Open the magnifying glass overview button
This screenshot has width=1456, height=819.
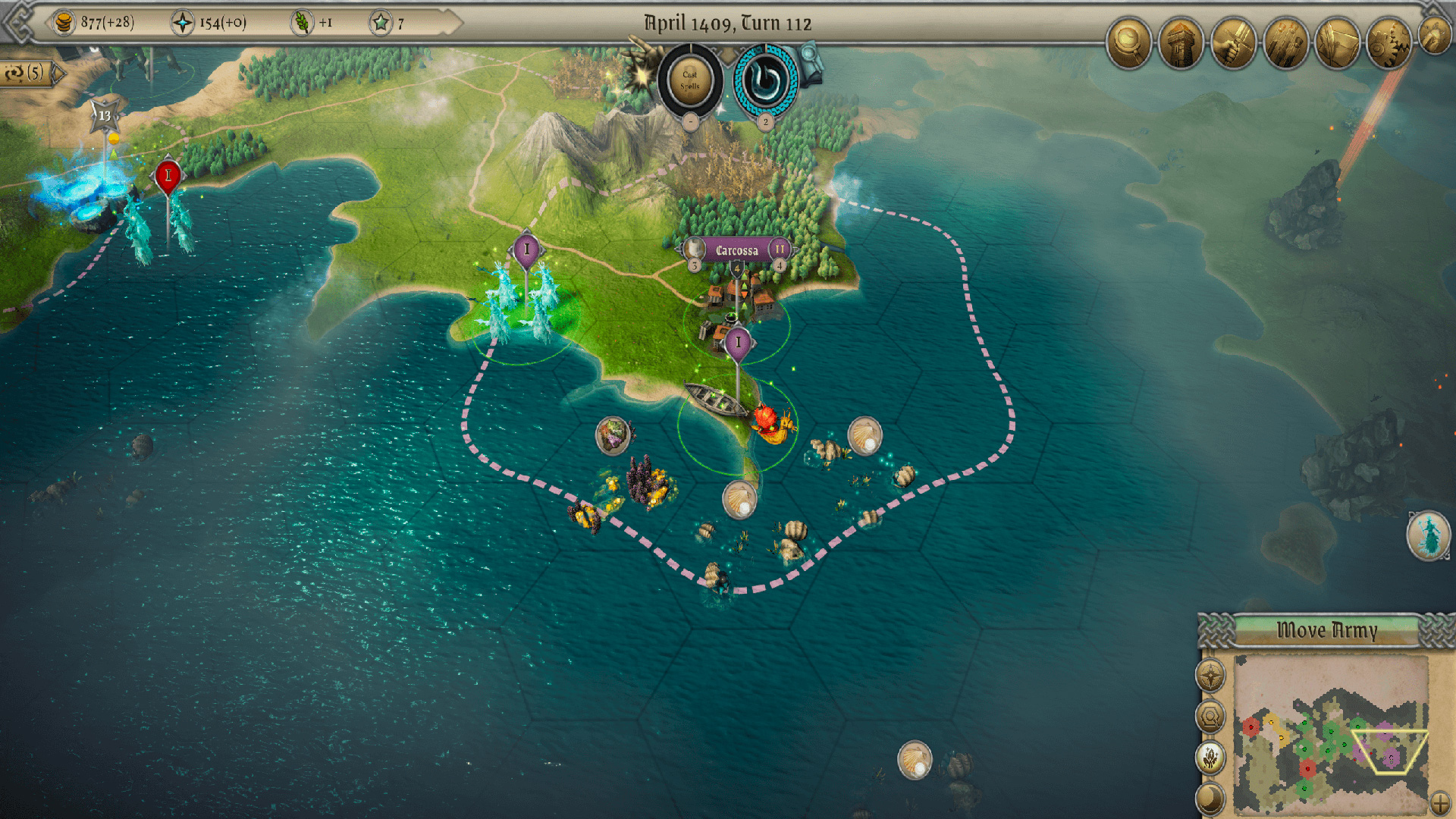[1128, 42]
